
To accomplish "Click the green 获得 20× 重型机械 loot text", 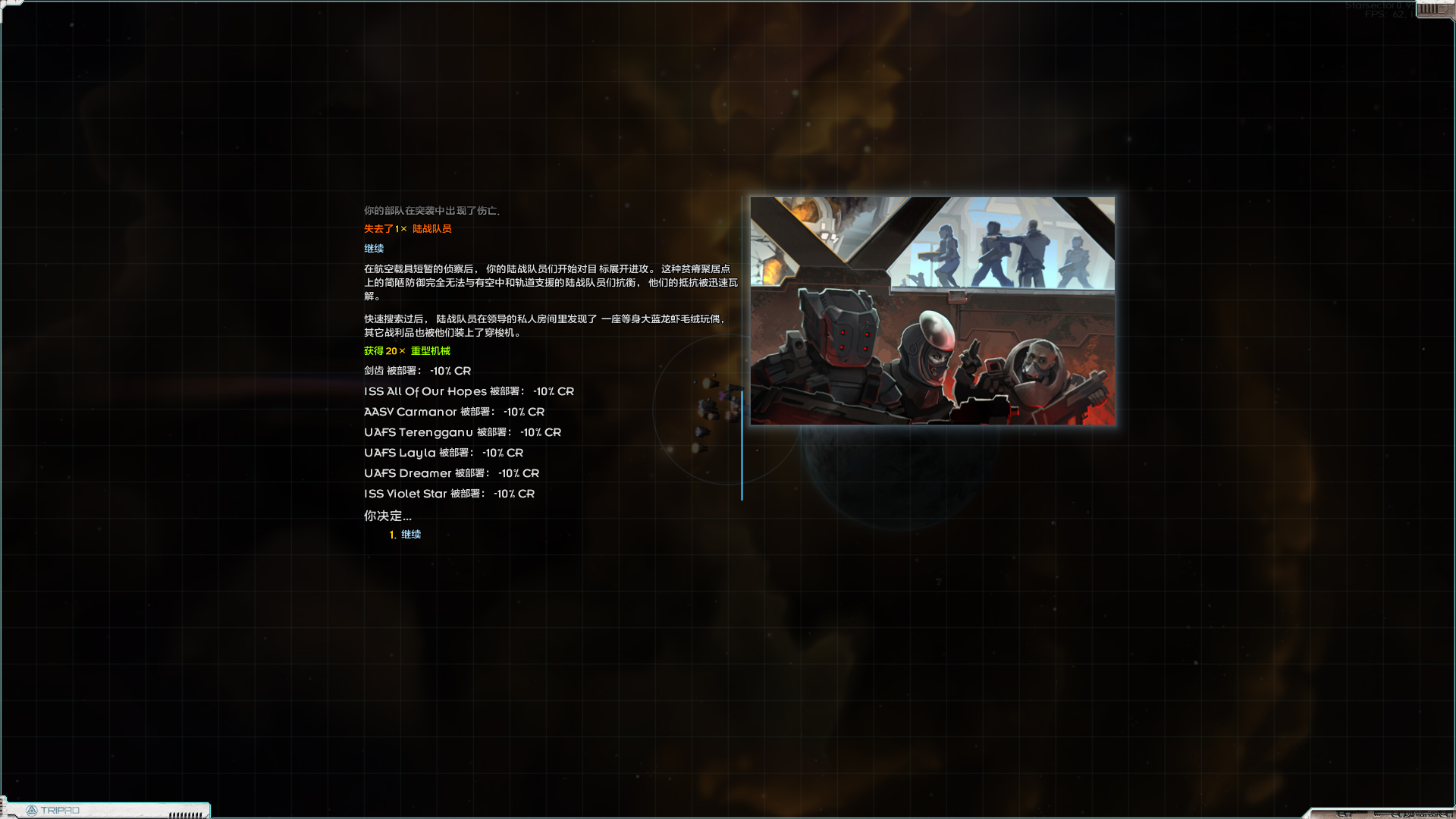I will pos(406,350).
